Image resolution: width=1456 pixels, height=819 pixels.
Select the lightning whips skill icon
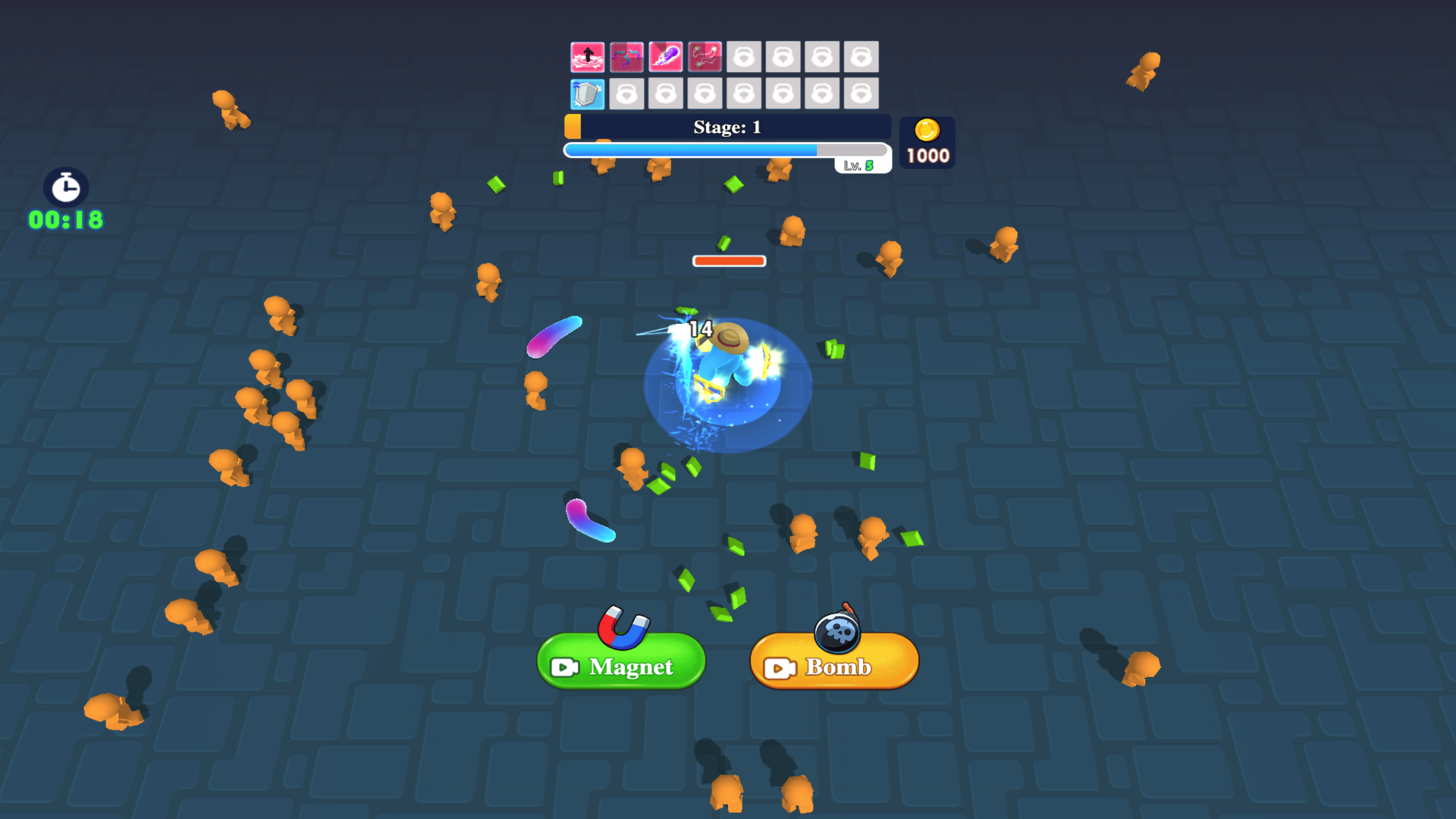(x=704, y=57)
